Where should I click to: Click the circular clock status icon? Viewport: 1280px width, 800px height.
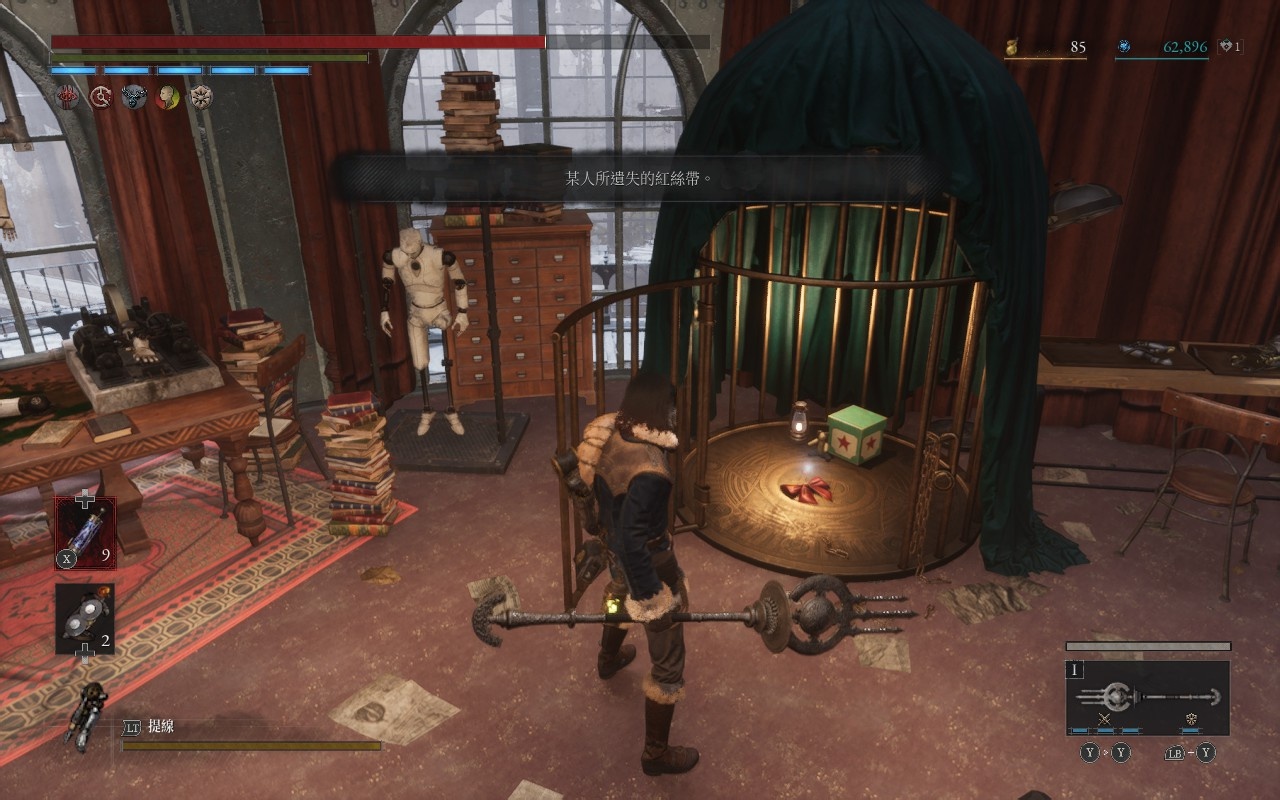(101, 97)
